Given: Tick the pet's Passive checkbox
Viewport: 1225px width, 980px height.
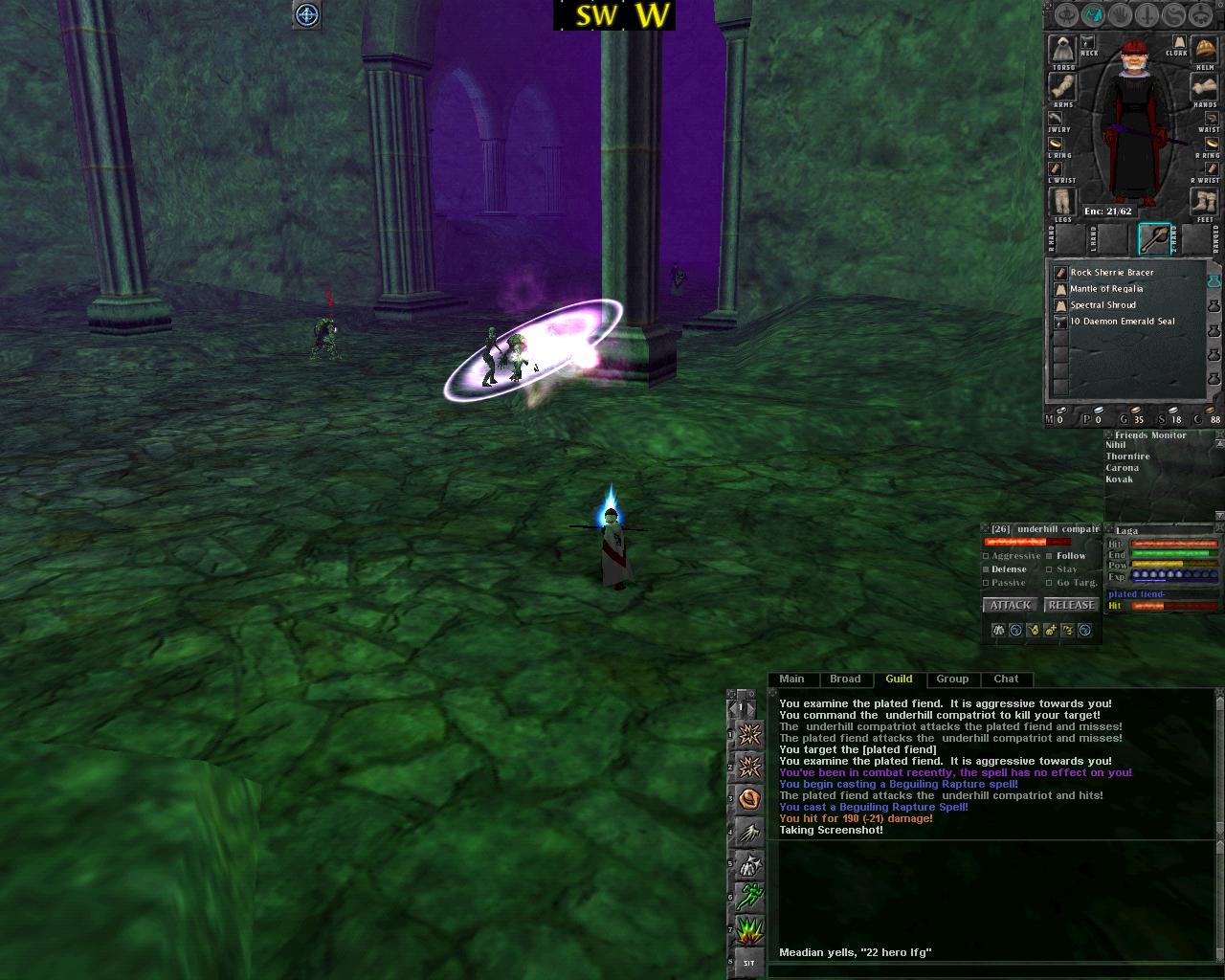Looking at the screenshot, I should (x=987, y=583).
